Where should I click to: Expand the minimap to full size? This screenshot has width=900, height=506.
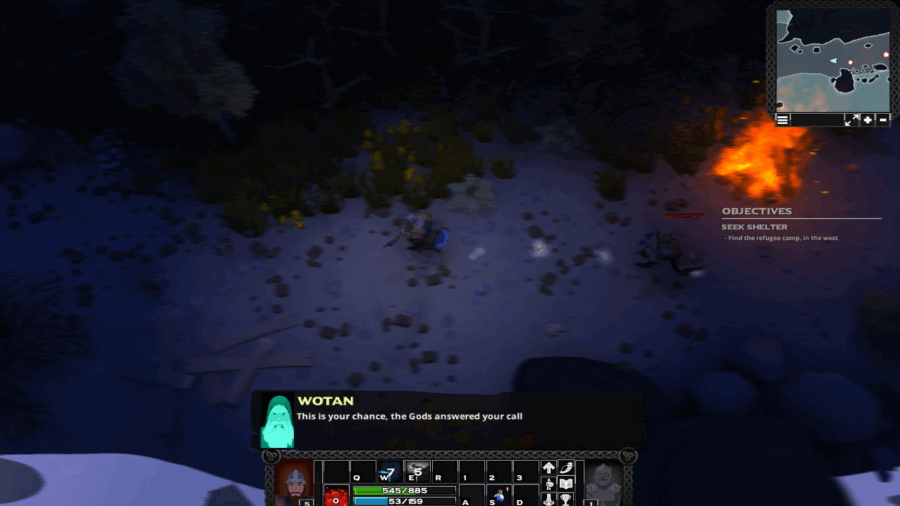851,119
